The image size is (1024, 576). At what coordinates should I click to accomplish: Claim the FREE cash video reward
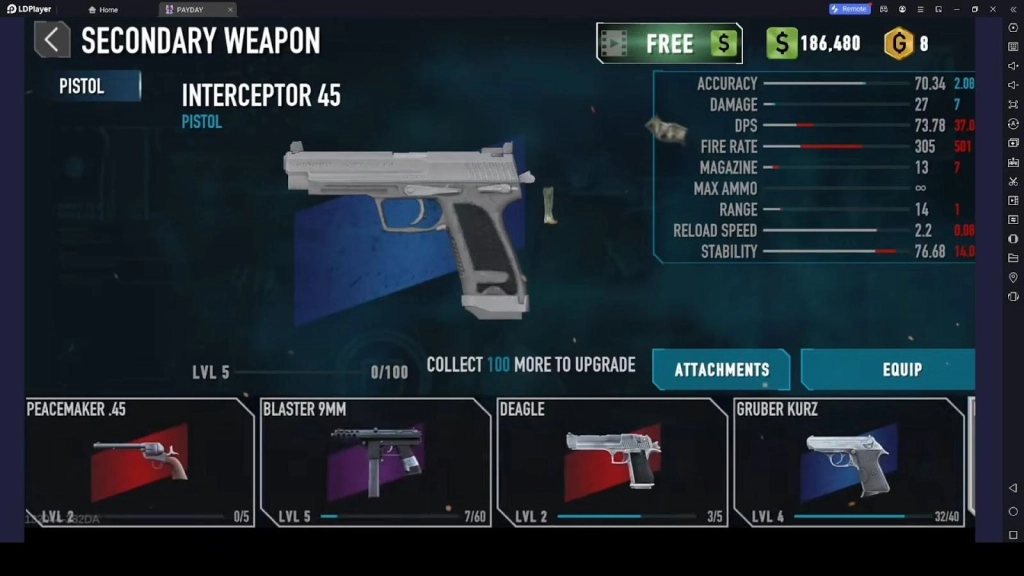click(x=669, y=43)
